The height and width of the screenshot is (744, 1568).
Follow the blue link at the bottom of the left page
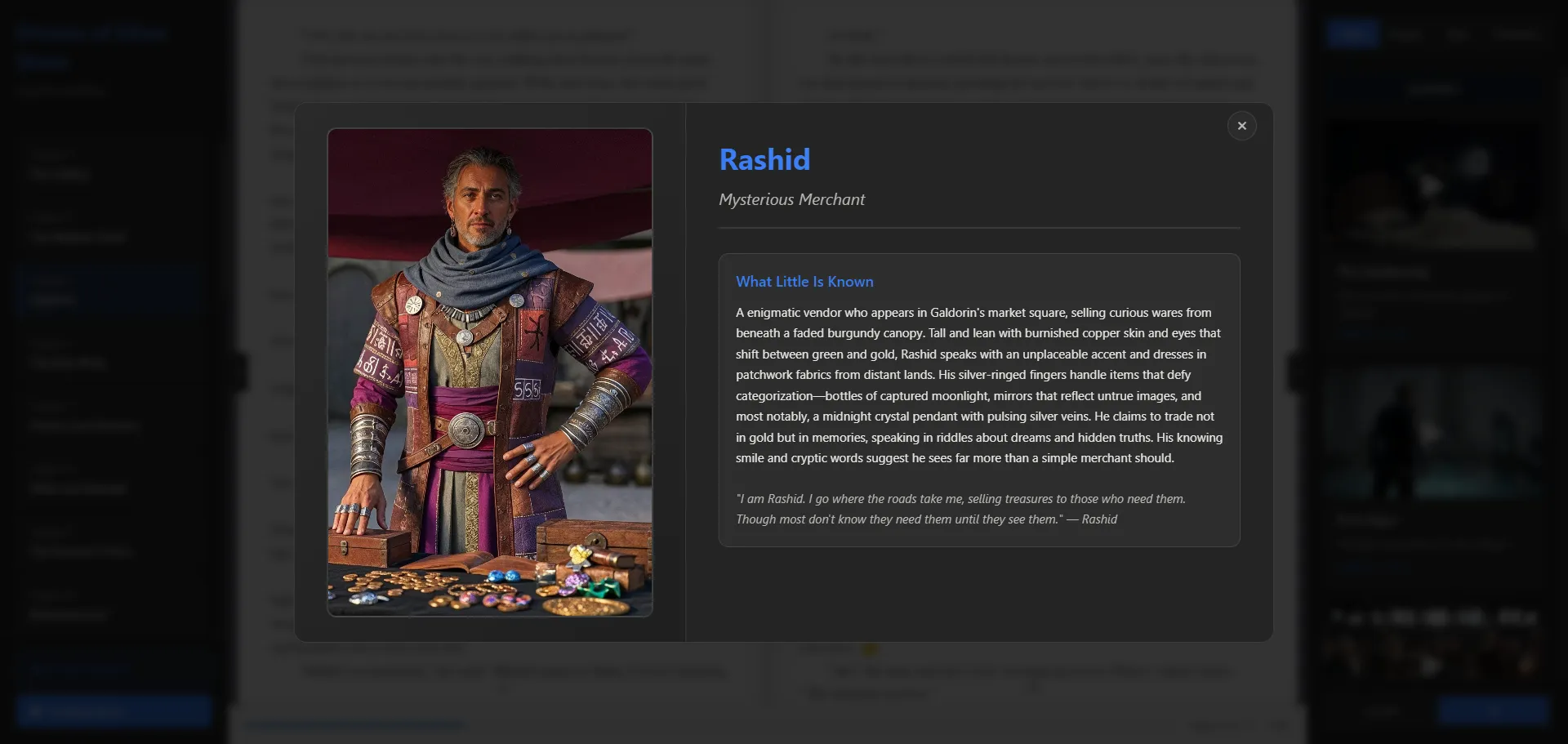coord(355,724)
